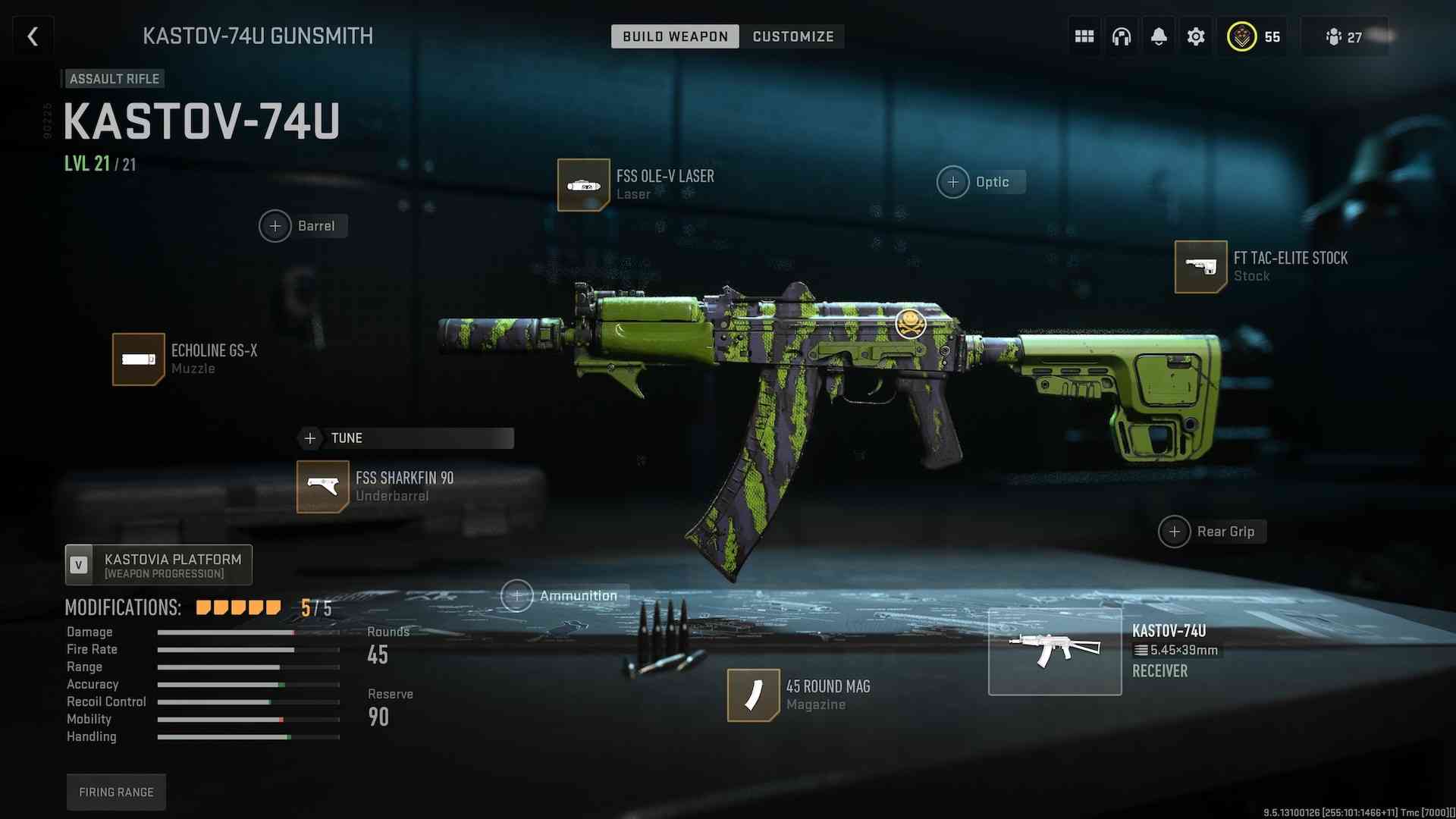Select the FSS OLE-V Laser slot
The height and width of the screenshot is (819, 1456).
pos(583,184)
